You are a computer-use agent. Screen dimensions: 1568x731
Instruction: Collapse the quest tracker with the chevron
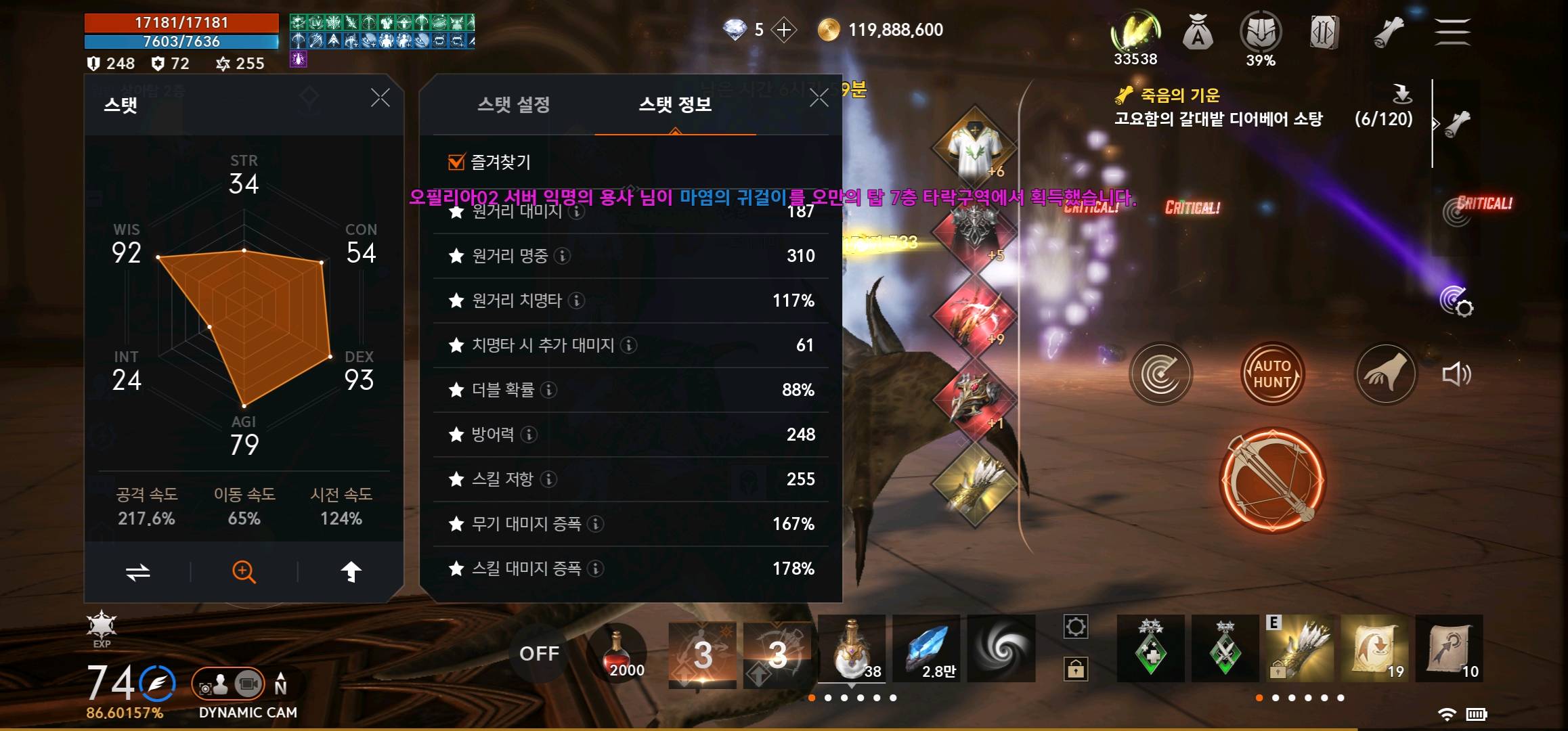(1438, 123)
